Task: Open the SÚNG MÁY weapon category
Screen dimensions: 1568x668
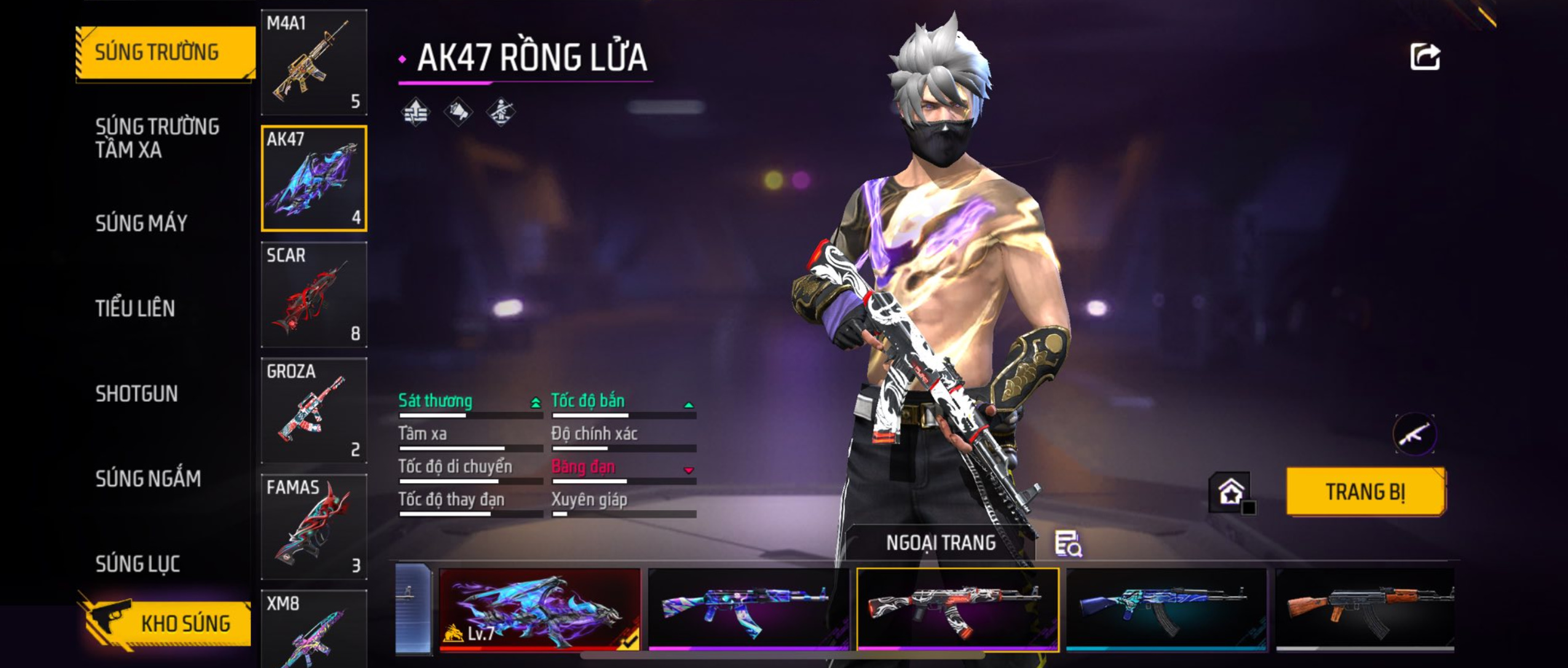Action: click(141, 223)
